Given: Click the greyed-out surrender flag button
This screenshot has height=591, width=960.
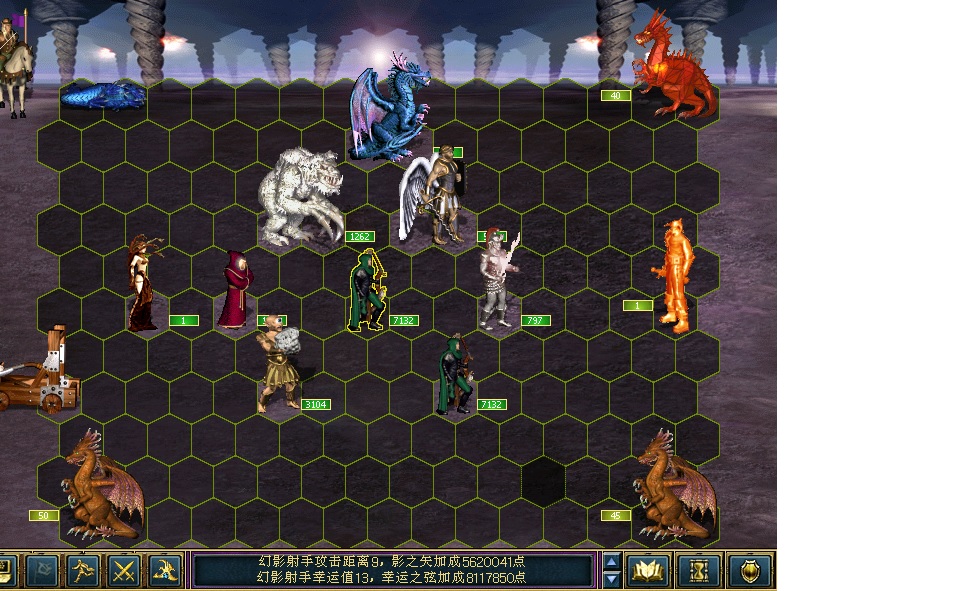Looking at the screenshot, I should (41, 570).
